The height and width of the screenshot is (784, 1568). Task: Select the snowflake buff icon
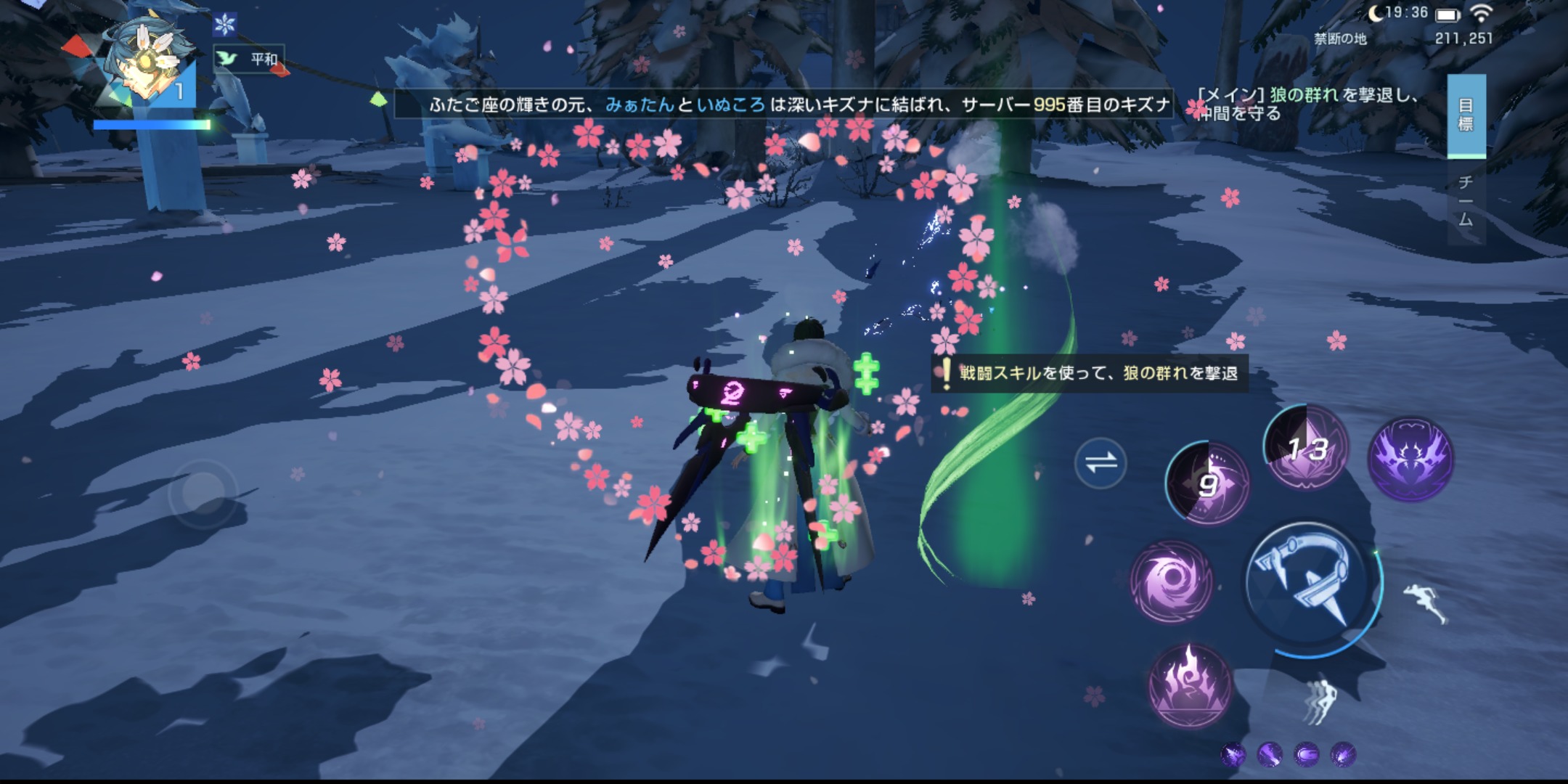click(x=225, y=25)
